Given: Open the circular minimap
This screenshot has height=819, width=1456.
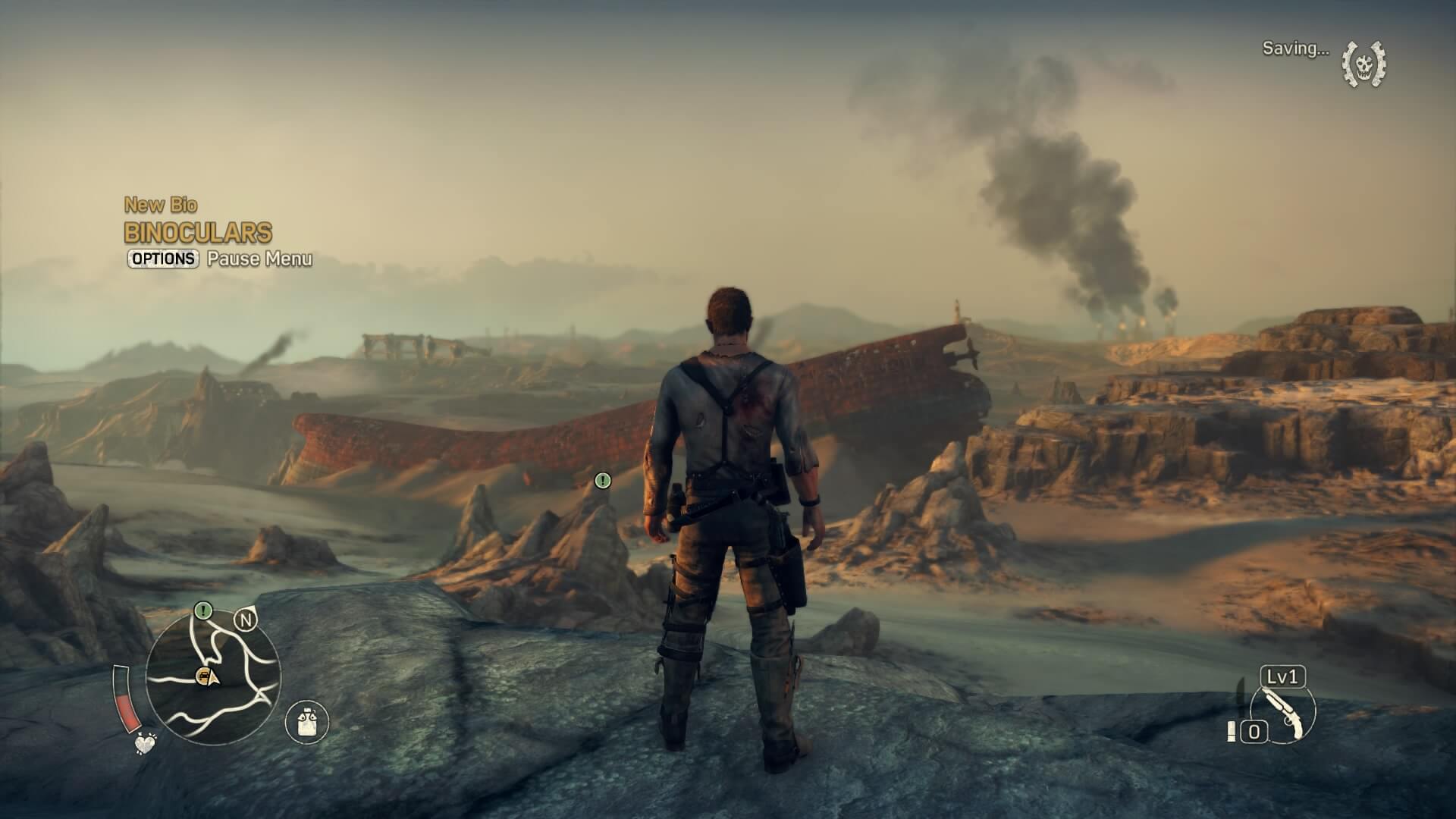Looking at the screenshot, I should point(213,678).
